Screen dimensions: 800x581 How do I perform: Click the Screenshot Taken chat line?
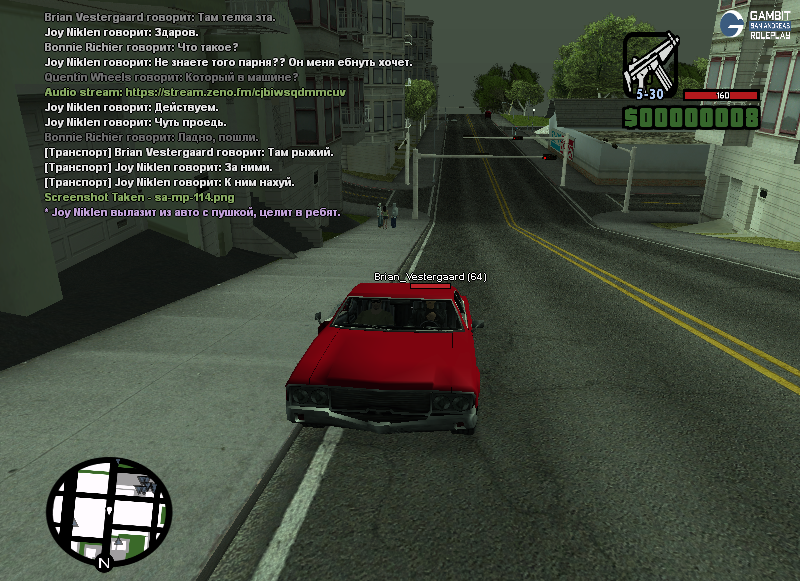(125, 197)
